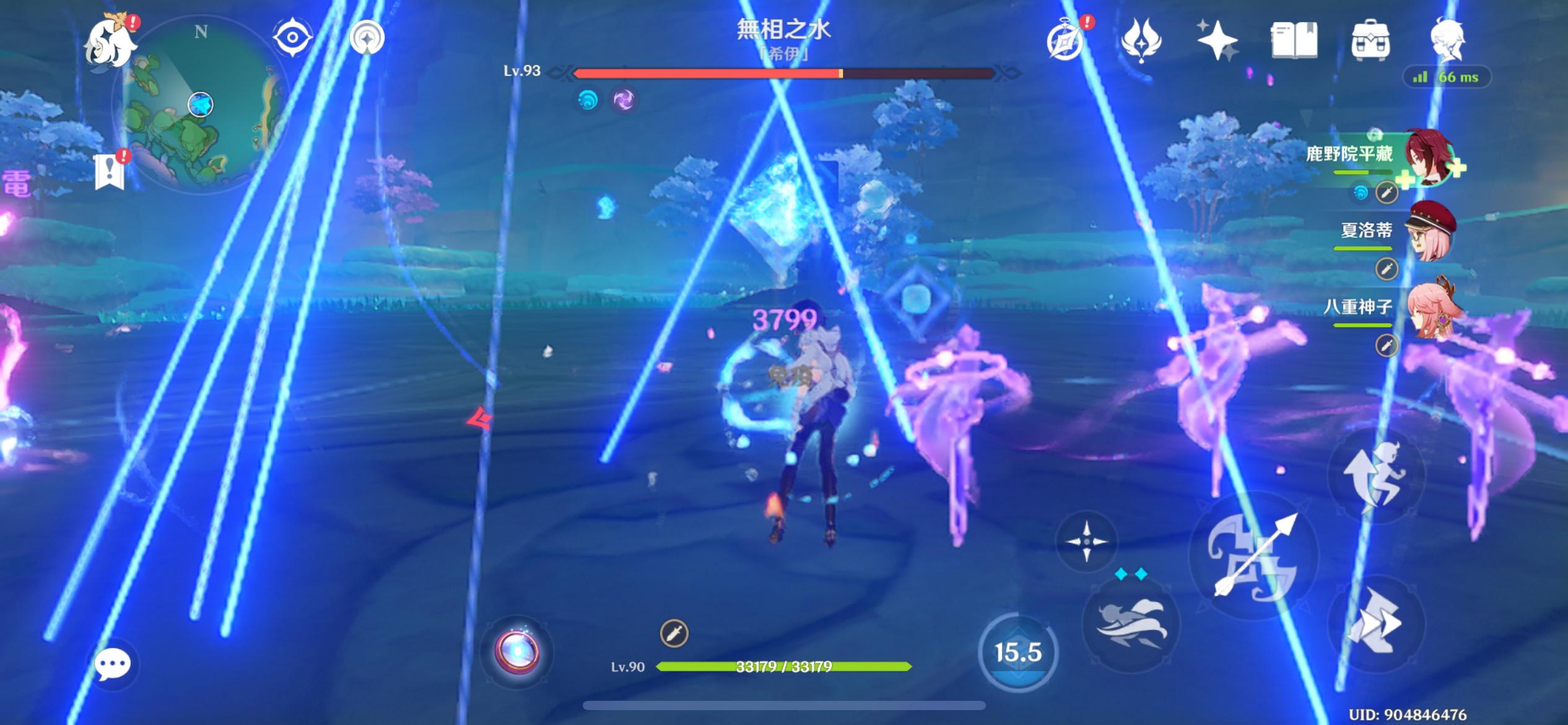Open the Battle Pass wings icon
The width and height of the screenshot is (1568, 725).
[x=1141, y=41]
